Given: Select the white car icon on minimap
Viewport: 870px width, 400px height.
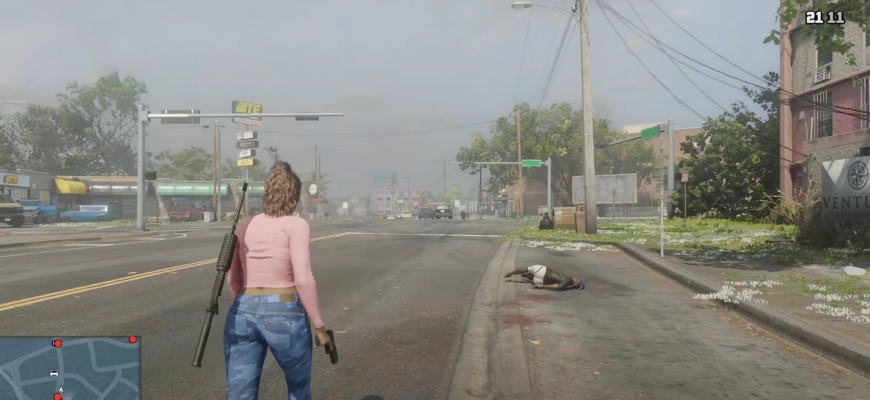Looking at the screenshot, I should point(53,373).
